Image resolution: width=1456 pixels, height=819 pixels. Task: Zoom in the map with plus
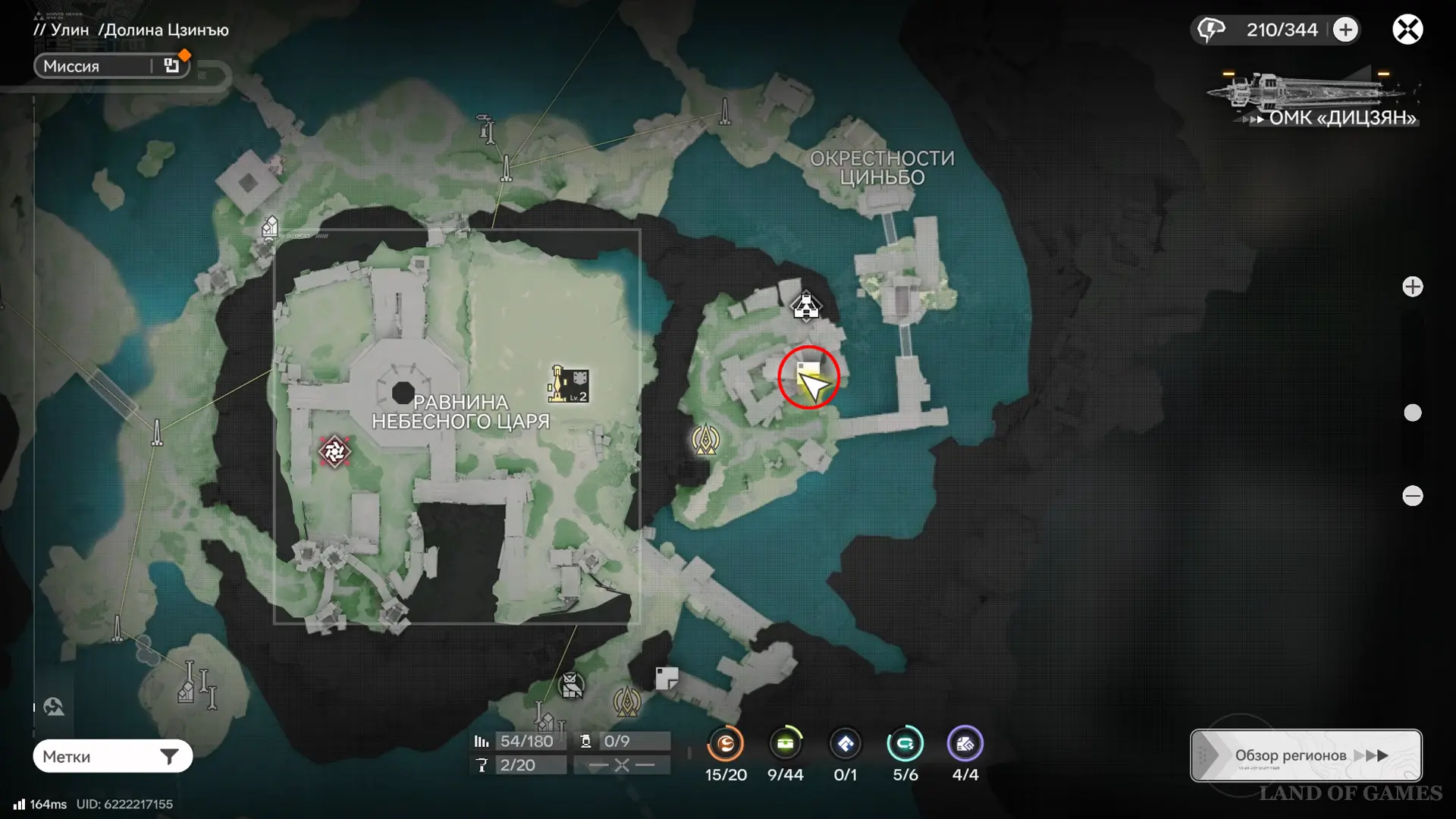pyautogui.click(x=1412, y=287)
